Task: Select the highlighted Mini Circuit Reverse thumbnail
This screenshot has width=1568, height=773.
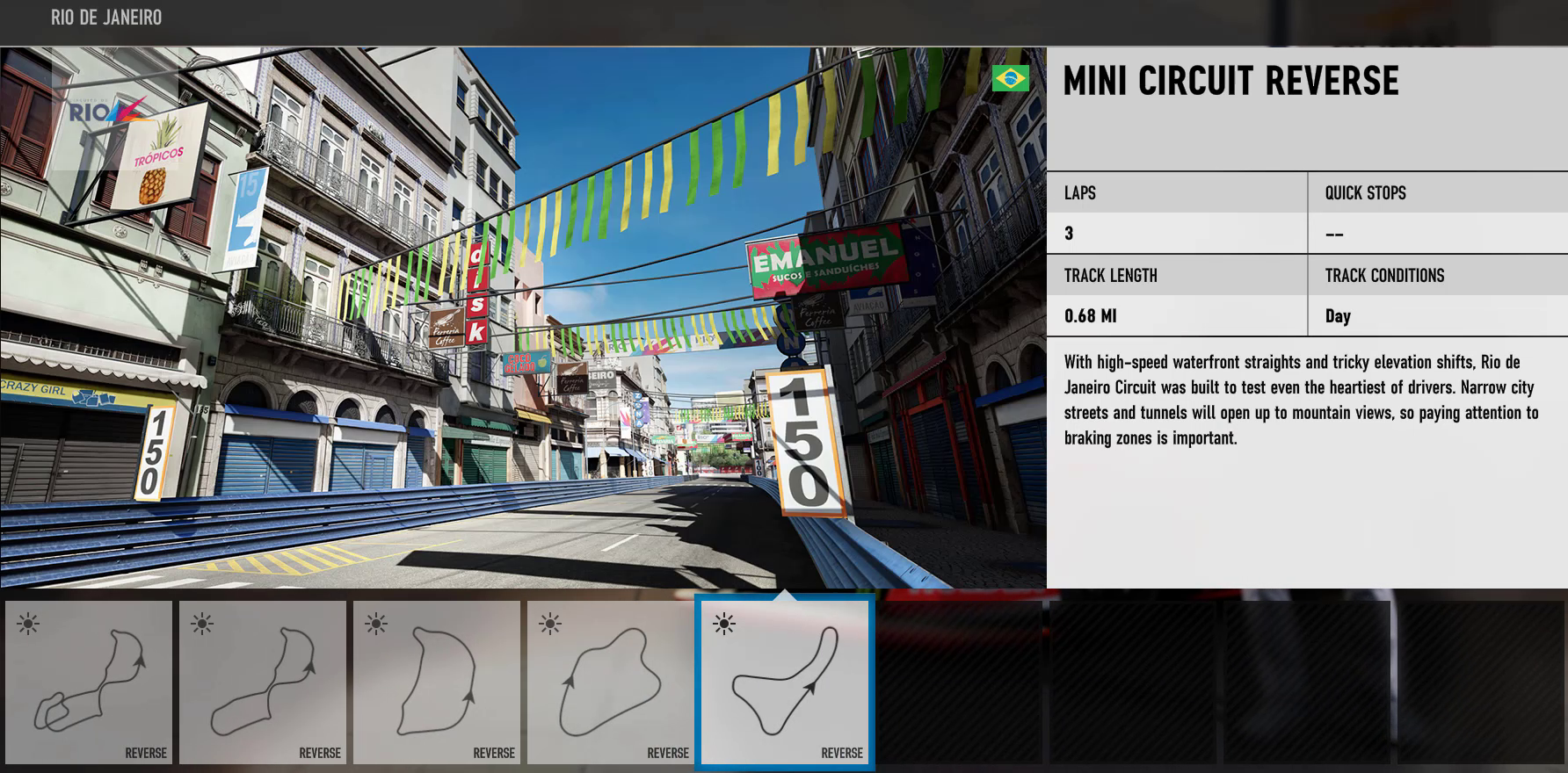Action: click(x=785, y=685)
